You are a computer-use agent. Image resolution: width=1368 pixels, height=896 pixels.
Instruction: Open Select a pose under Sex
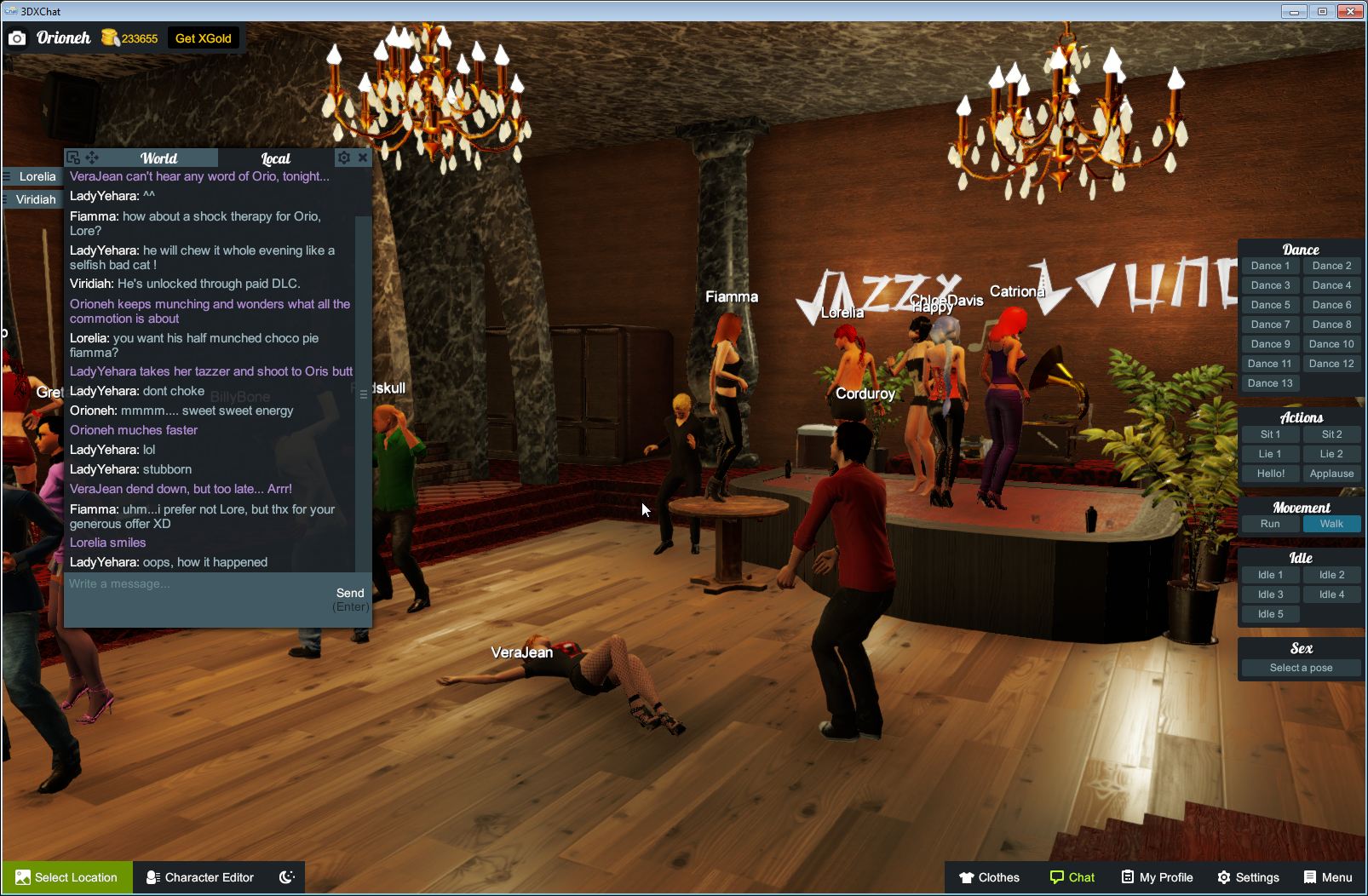coord(1301,667)
